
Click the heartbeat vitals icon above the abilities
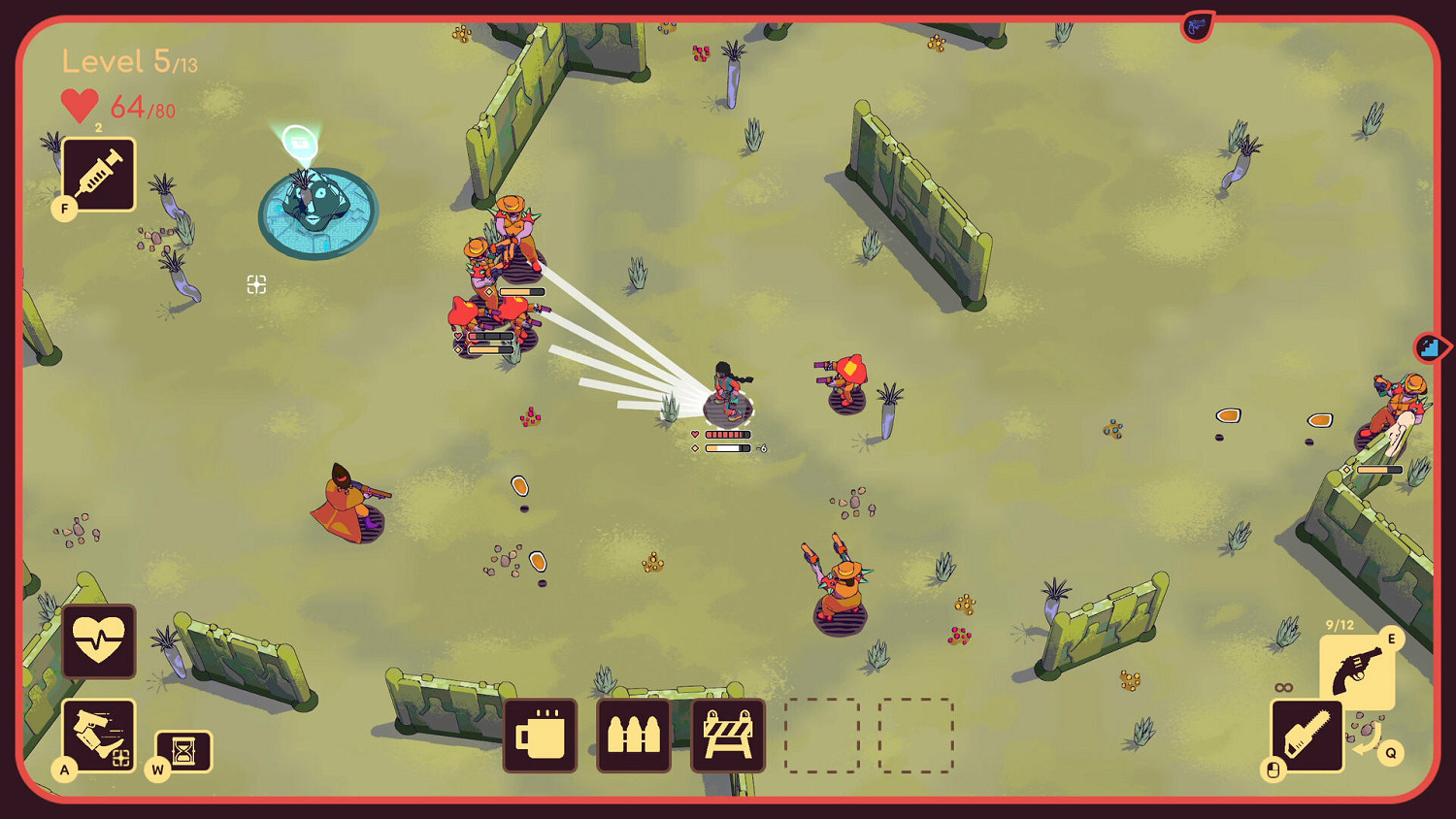coord(97,642)
